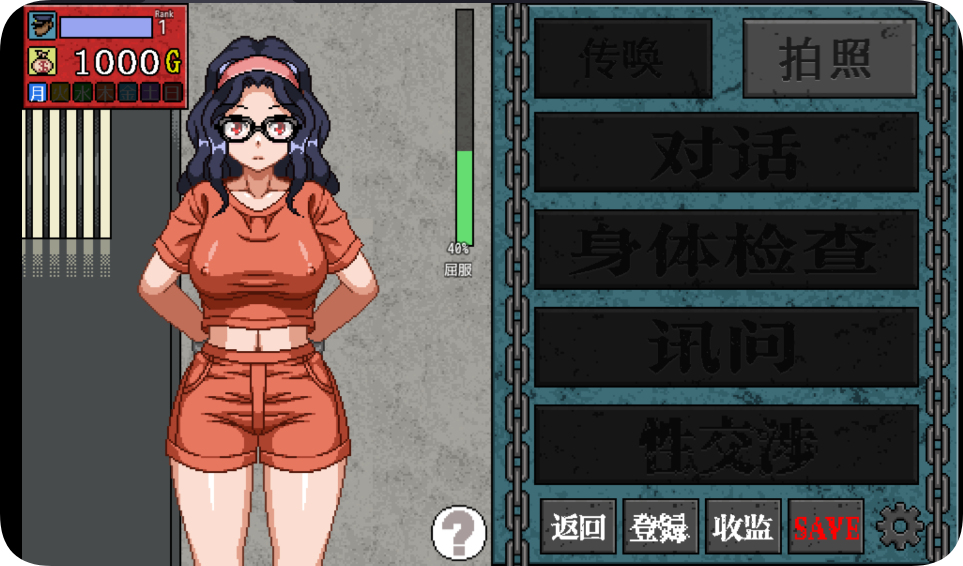Choose the 拍照 (Photo) button
Viewport: 963px width, 566px height.
829,59
